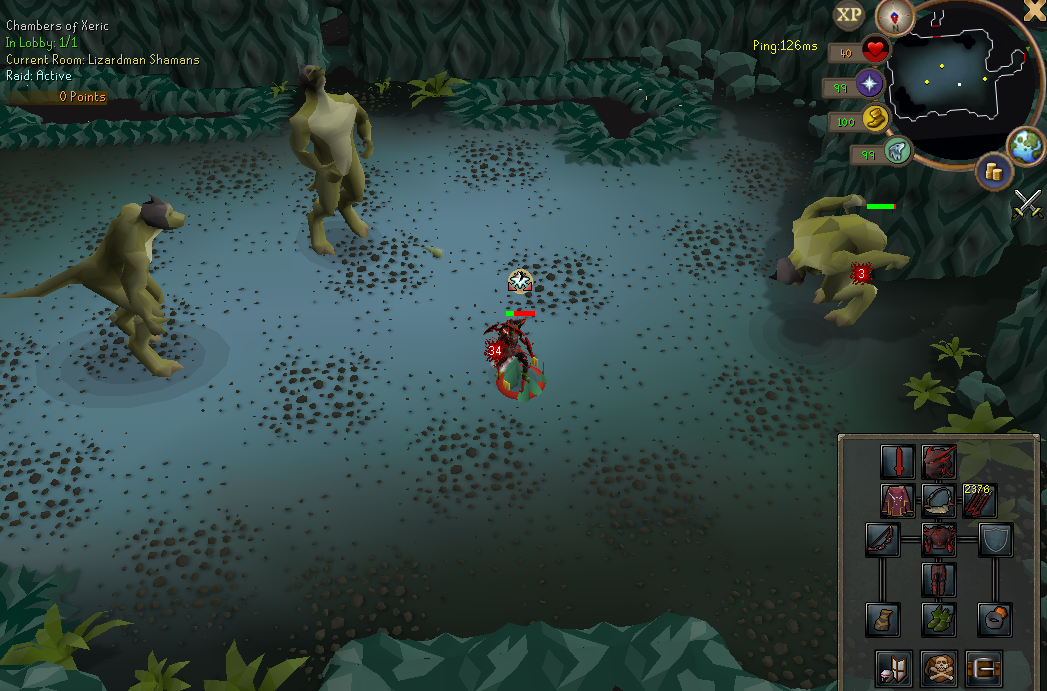Viewport: 1047px width, 691px height.
Task: Activate the special attack orb
Action: 896,152
